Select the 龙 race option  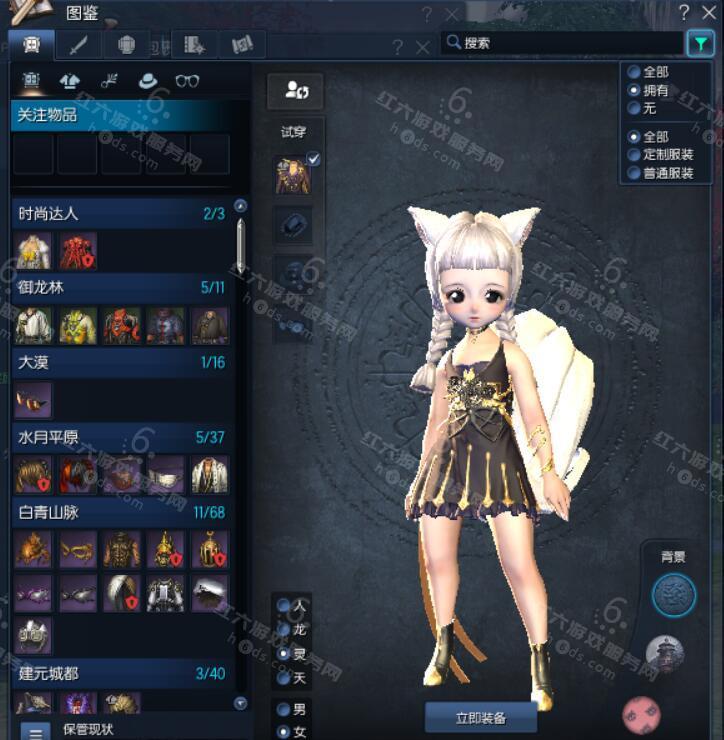pos(284,630)
